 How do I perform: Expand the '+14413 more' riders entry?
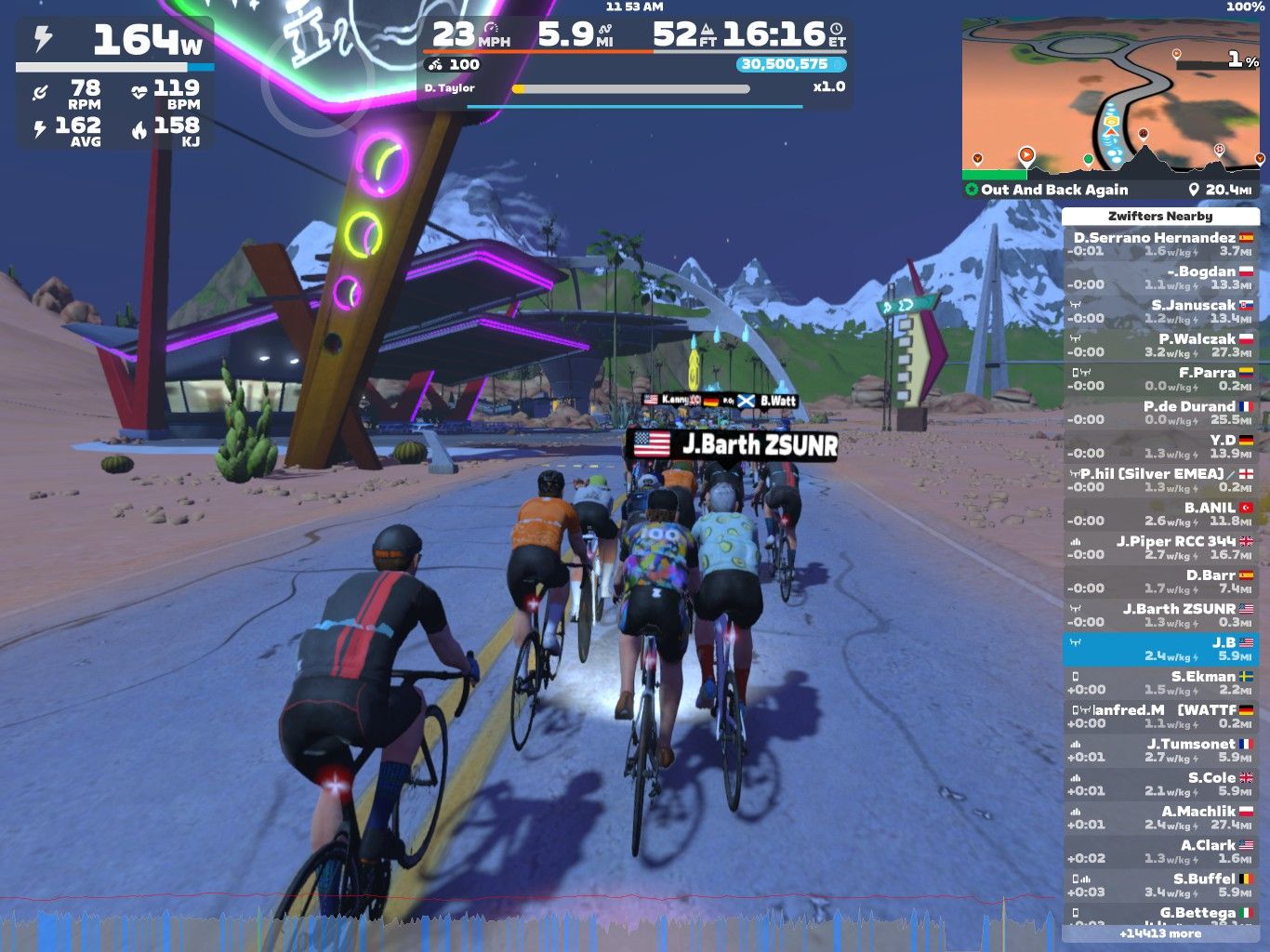1160,933
